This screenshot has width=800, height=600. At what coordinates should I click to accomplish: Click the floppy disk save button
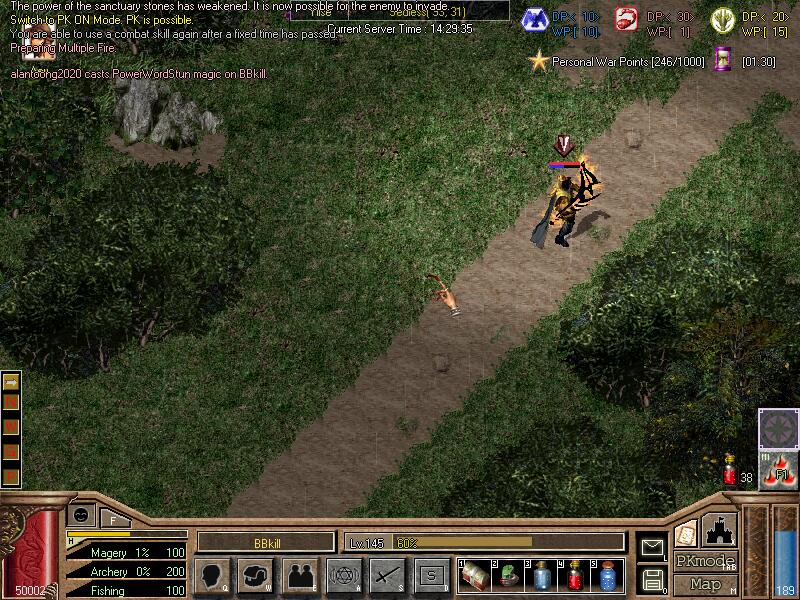652,579
